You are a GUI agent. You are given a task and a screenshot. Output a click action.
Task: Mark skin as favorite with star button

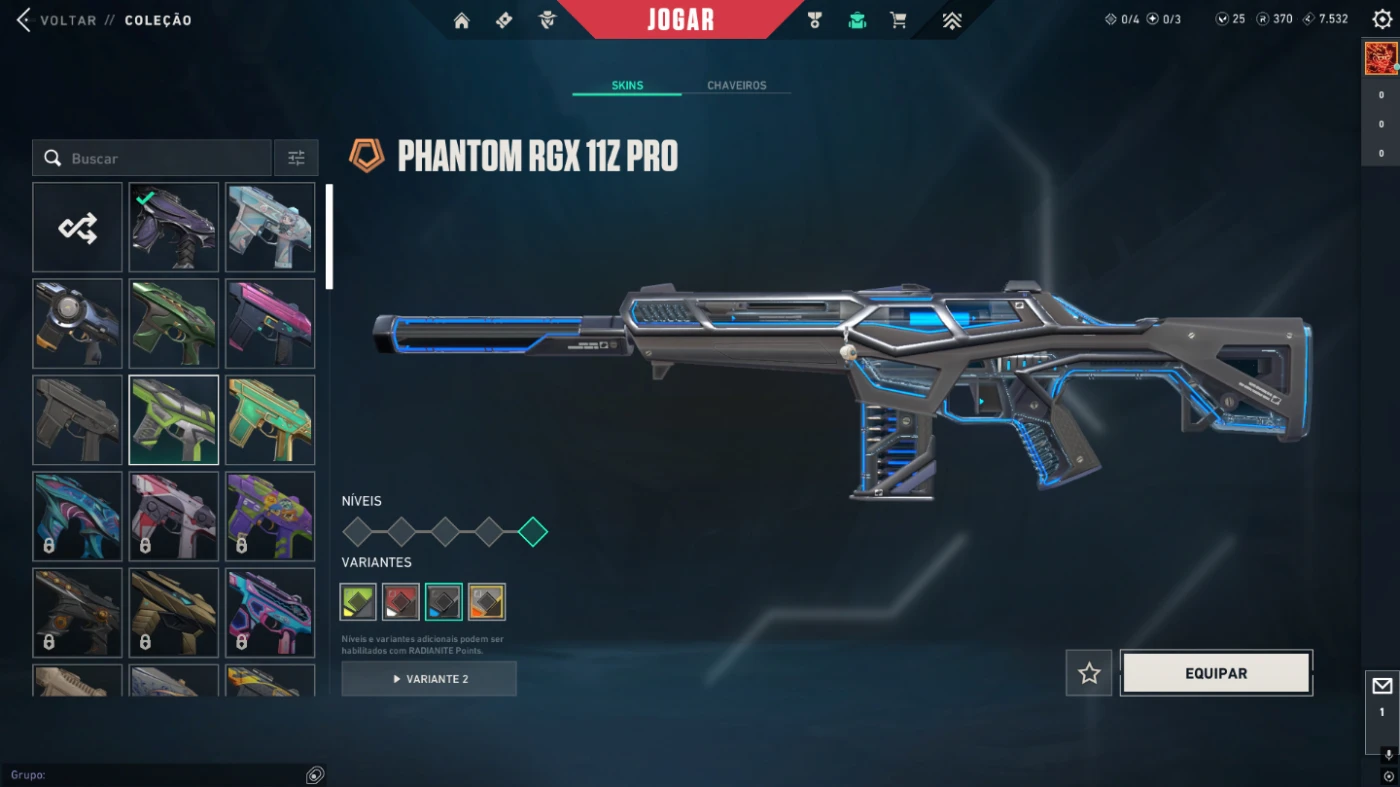[1089, 673]
